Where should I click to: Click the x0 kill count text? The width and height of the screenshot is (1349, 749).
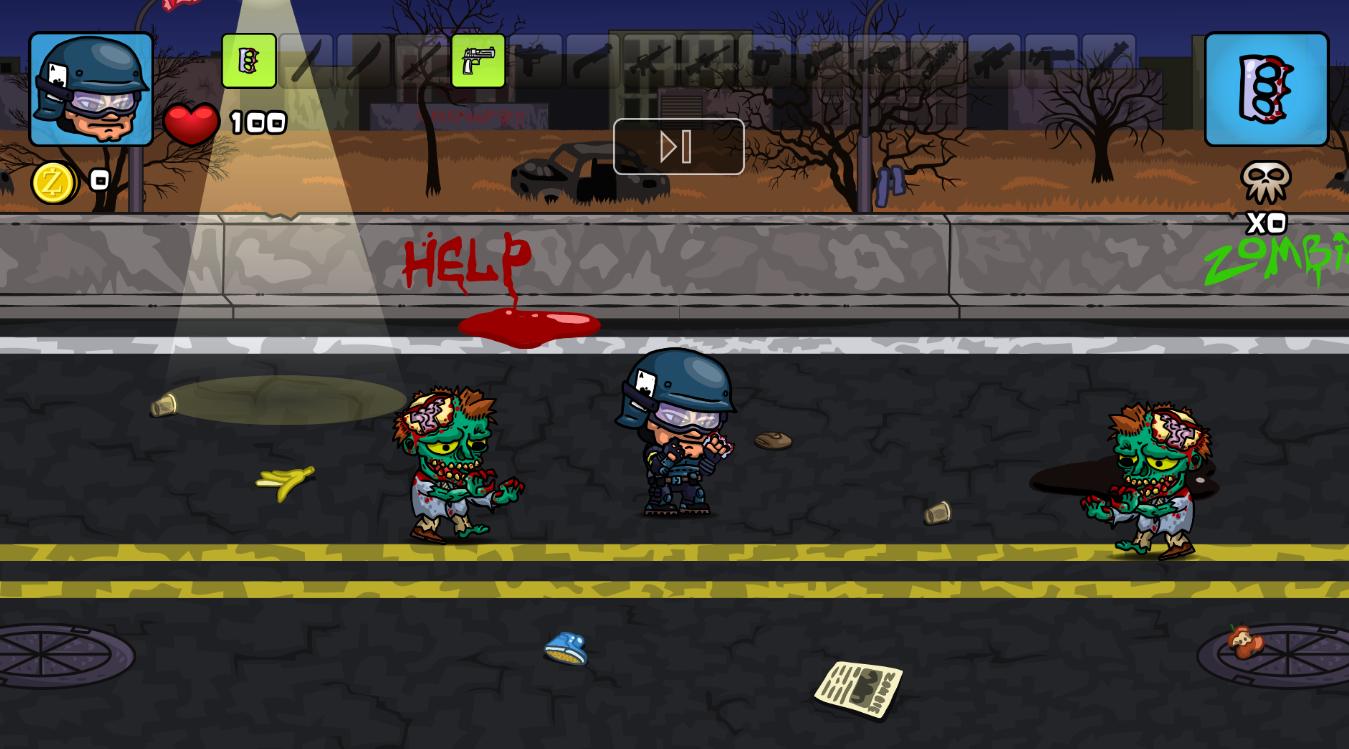pos(1264,223)
